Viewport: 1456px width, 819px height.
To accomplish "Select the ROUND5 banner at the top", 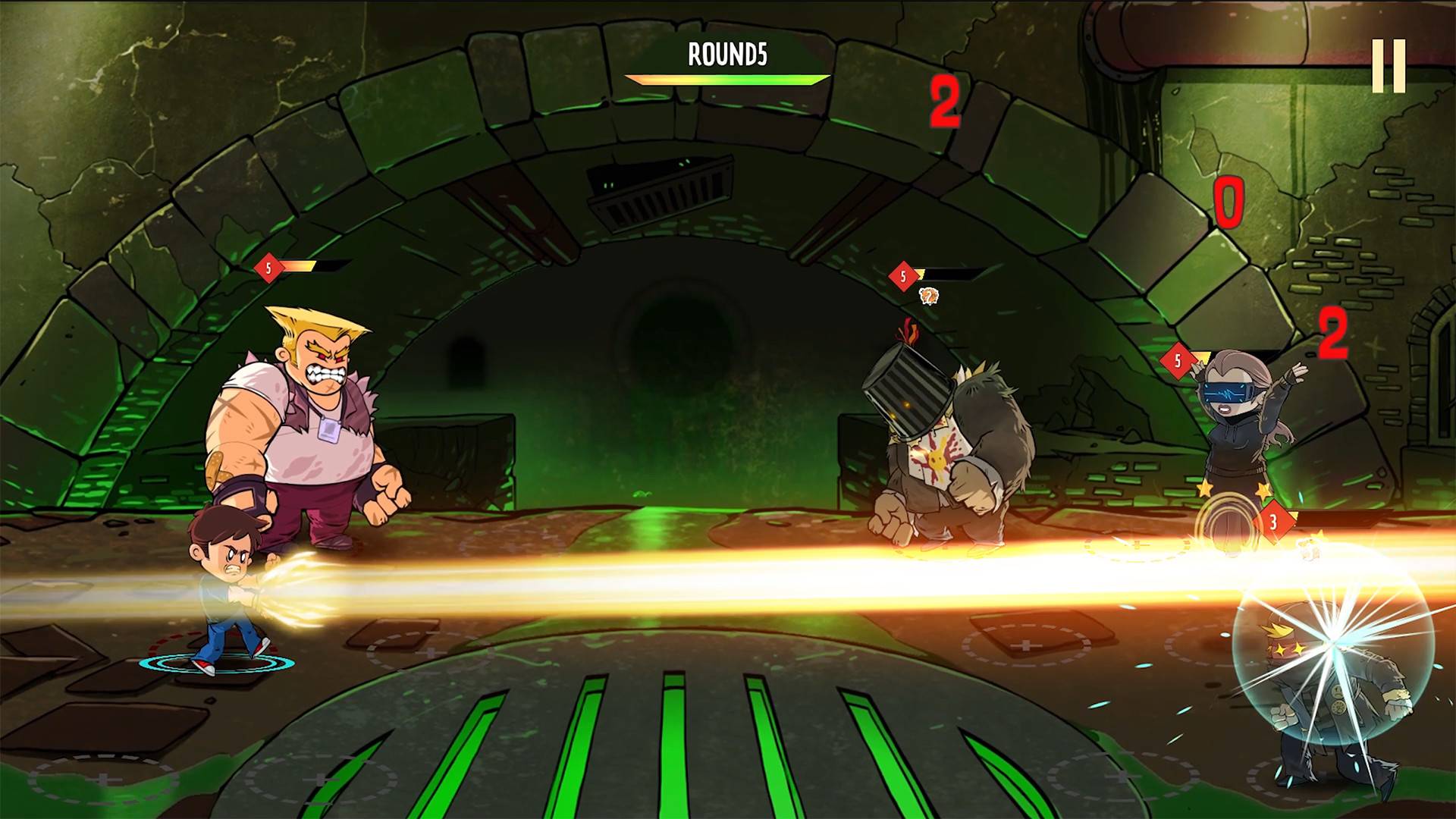I will pyautogui.click(x=727, y=54).
